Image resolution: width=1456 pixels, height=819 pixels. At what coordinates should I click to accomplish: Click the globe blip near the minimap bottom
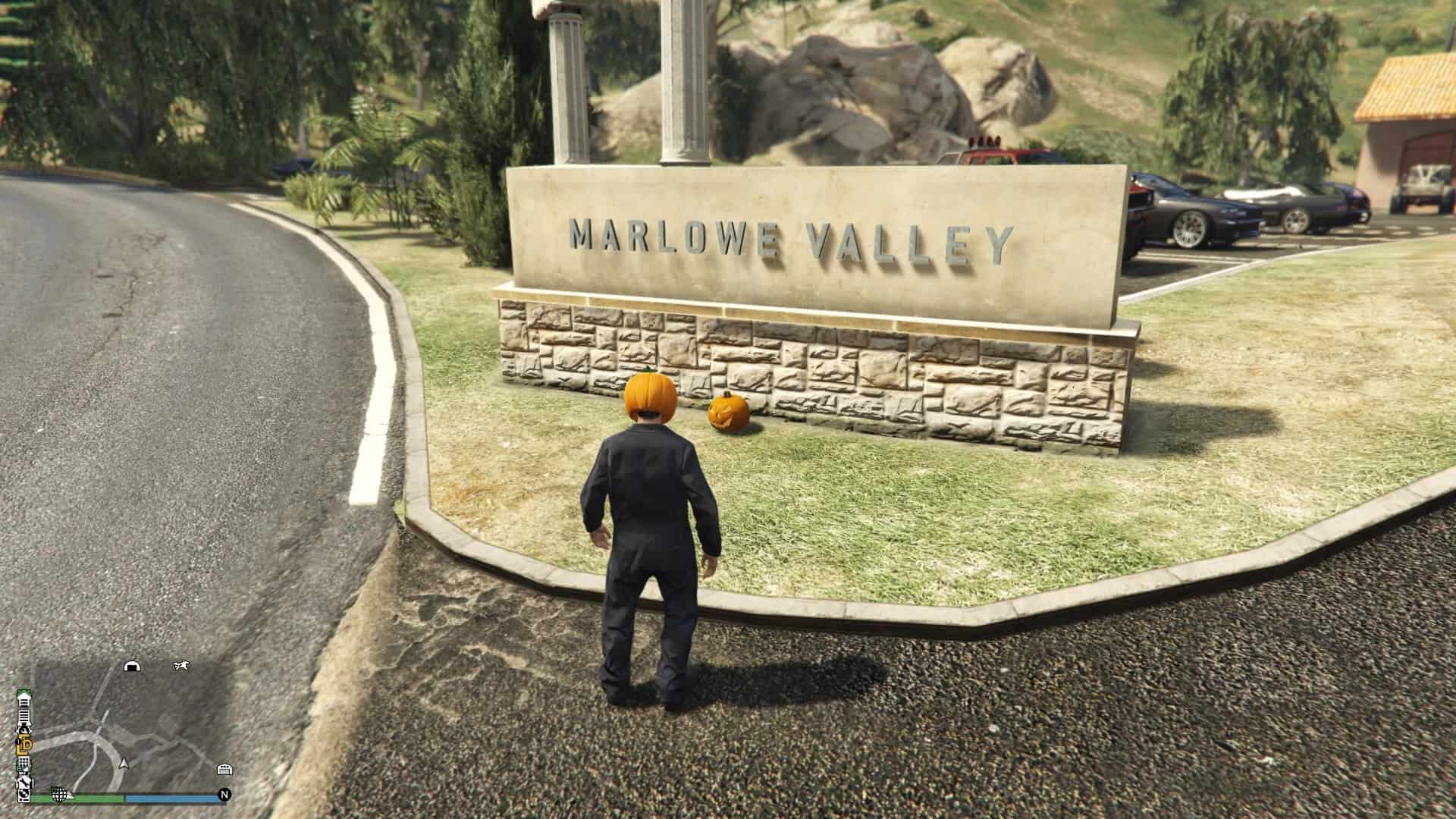pyautogui.click(x=60, y=795)
